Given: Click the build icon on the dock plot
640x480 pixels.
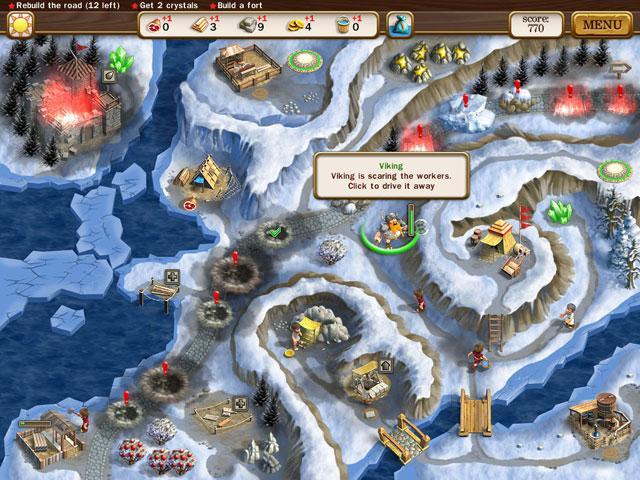Looking at the screenshot, I should tap(172, 276).
